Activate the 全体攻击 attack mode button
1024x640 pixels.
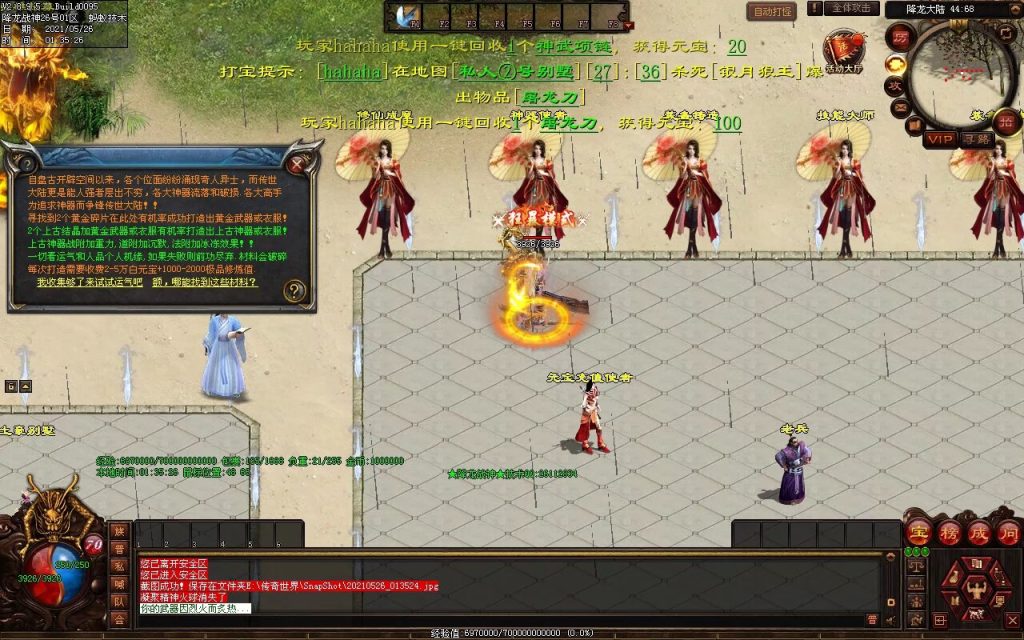tap(851, 9)
